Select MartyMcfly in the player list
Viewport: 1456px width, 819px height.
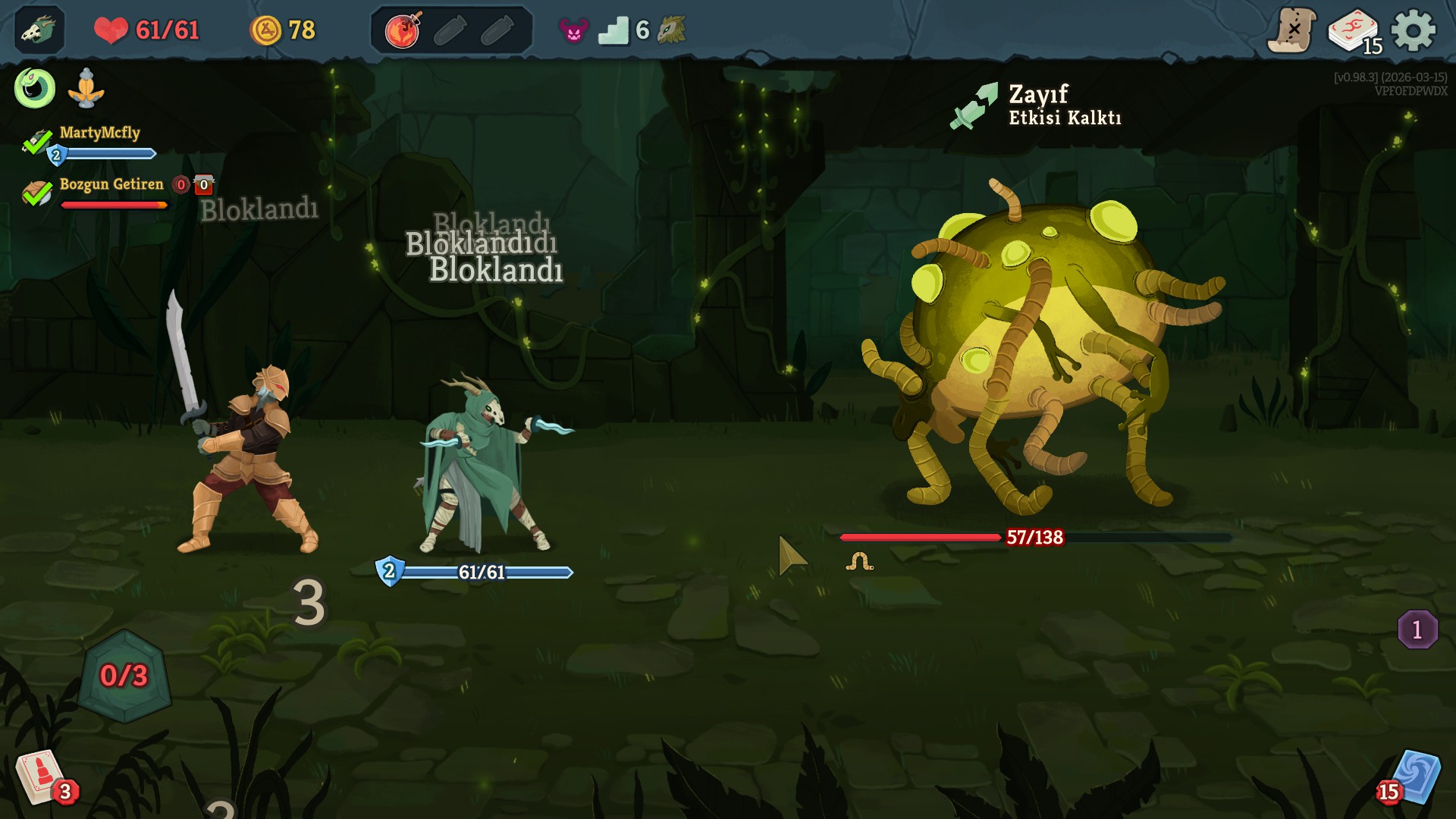(x=99, y=133)
